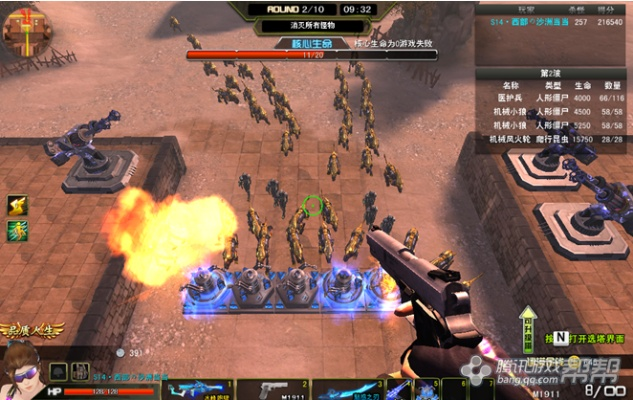The height and width of the screenshot is (400, 633).
Task: Activate the green runner skill icon
Action: [18, 231]
